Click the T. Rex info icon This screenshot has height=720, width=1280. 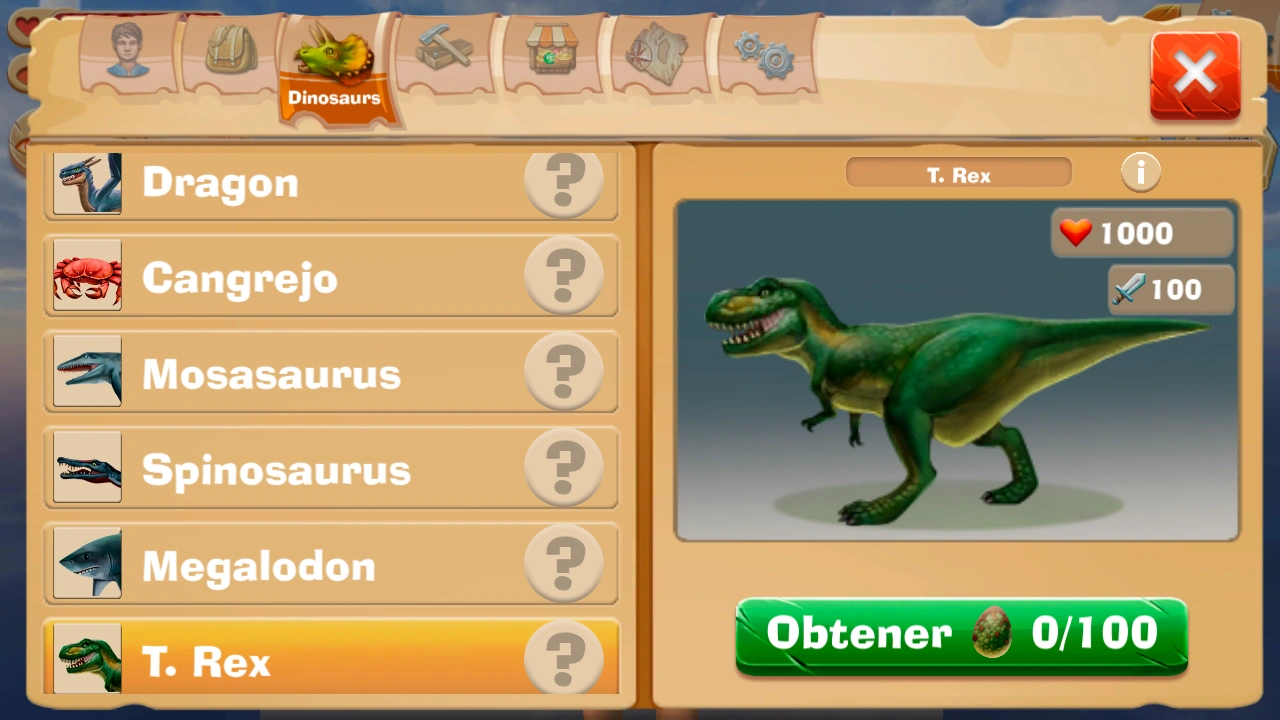pos(1140,171)
